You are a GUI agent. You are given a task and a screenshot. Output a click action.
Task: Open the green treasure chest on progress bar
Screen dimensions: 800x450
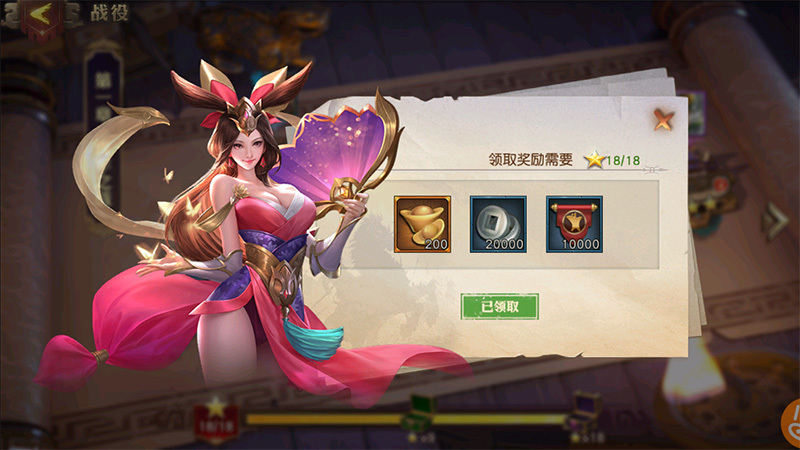(x=422, y=414)
